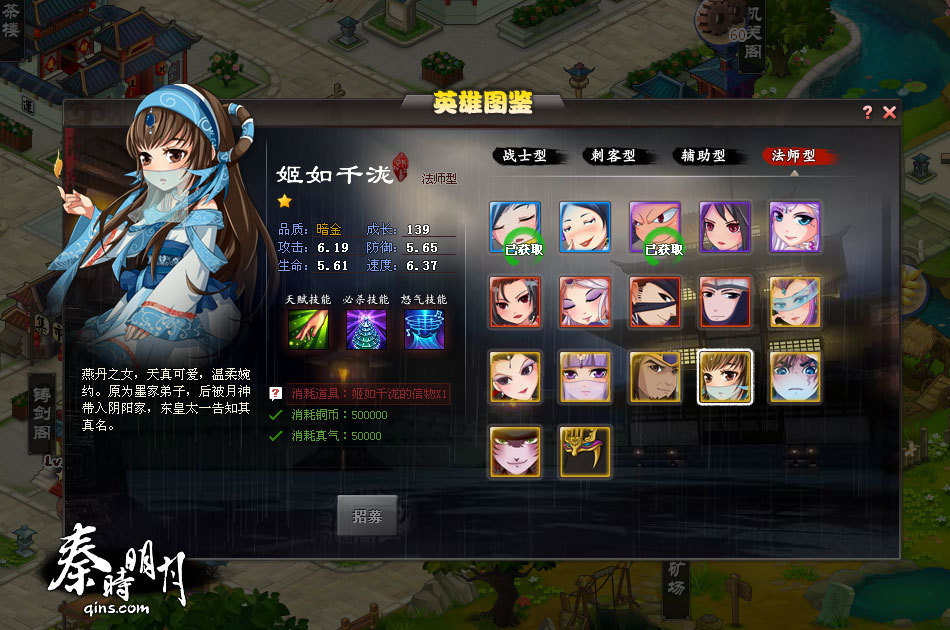
Task: View the 必杀技能 purple tower skill icon
Action: click(366, 330)
